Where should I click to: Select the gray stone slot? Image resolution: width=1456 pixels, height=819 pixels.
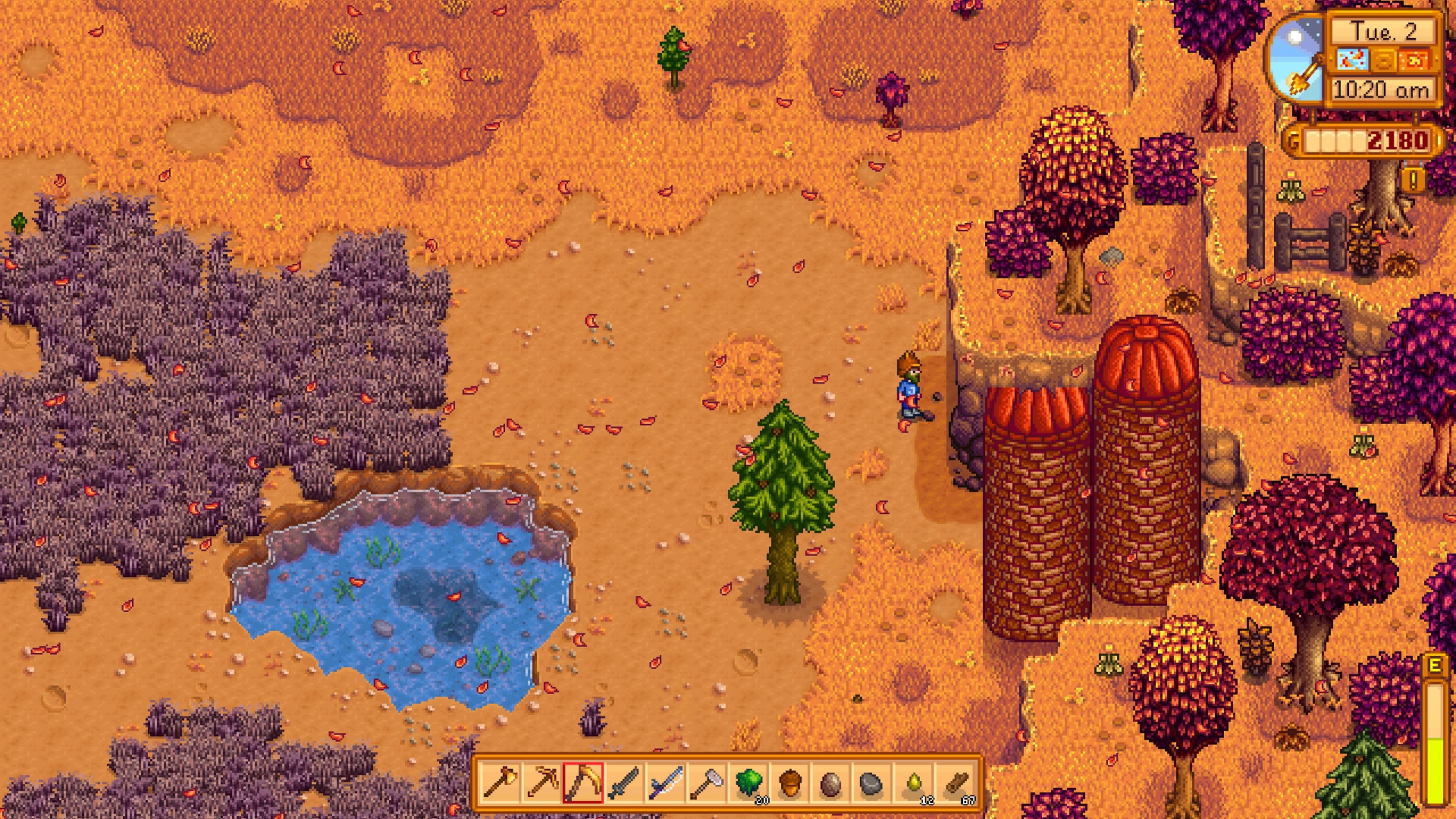click(871, 783)
